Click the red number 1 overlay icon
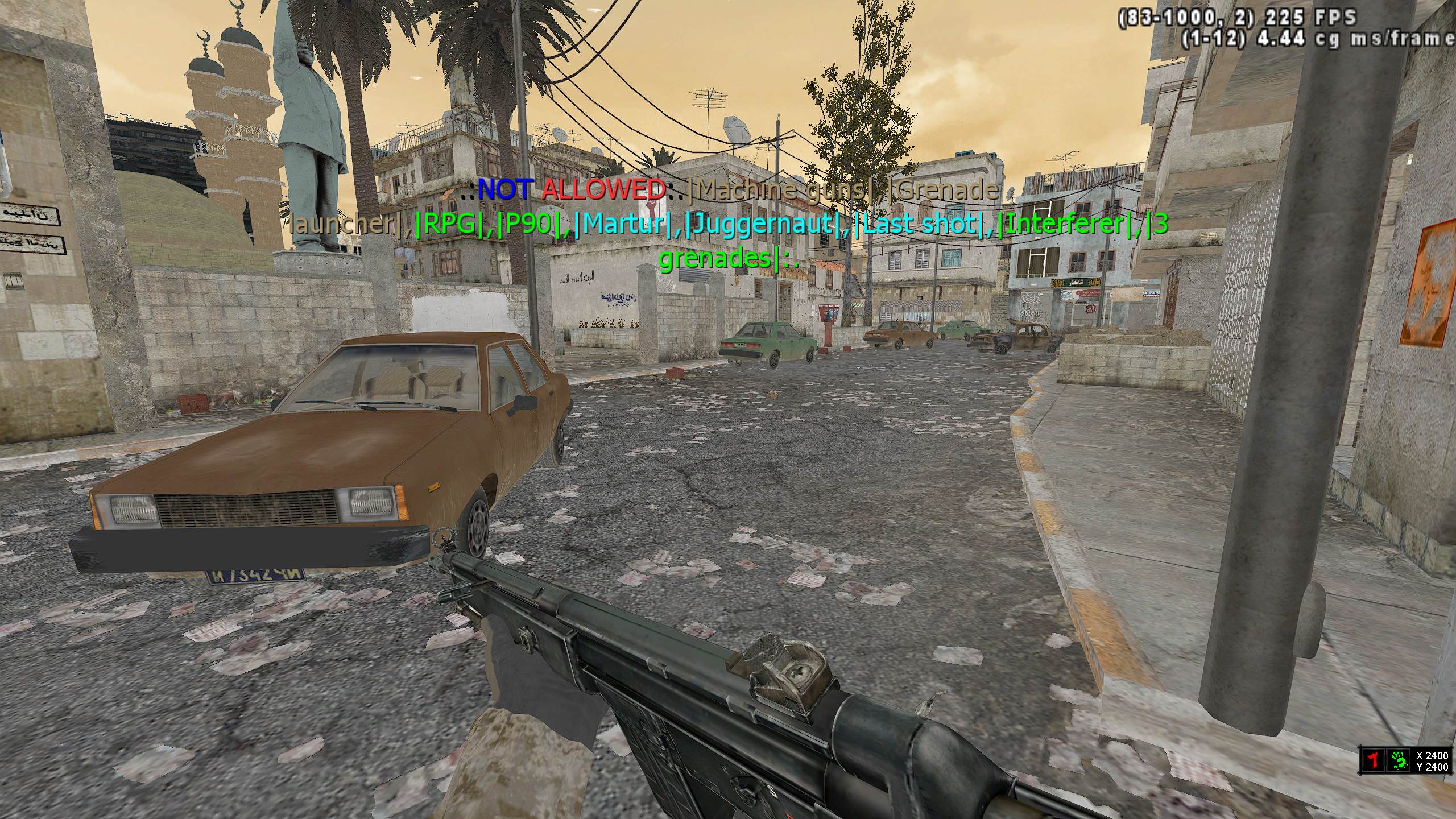1456x819 pixels. (1374, 760)
